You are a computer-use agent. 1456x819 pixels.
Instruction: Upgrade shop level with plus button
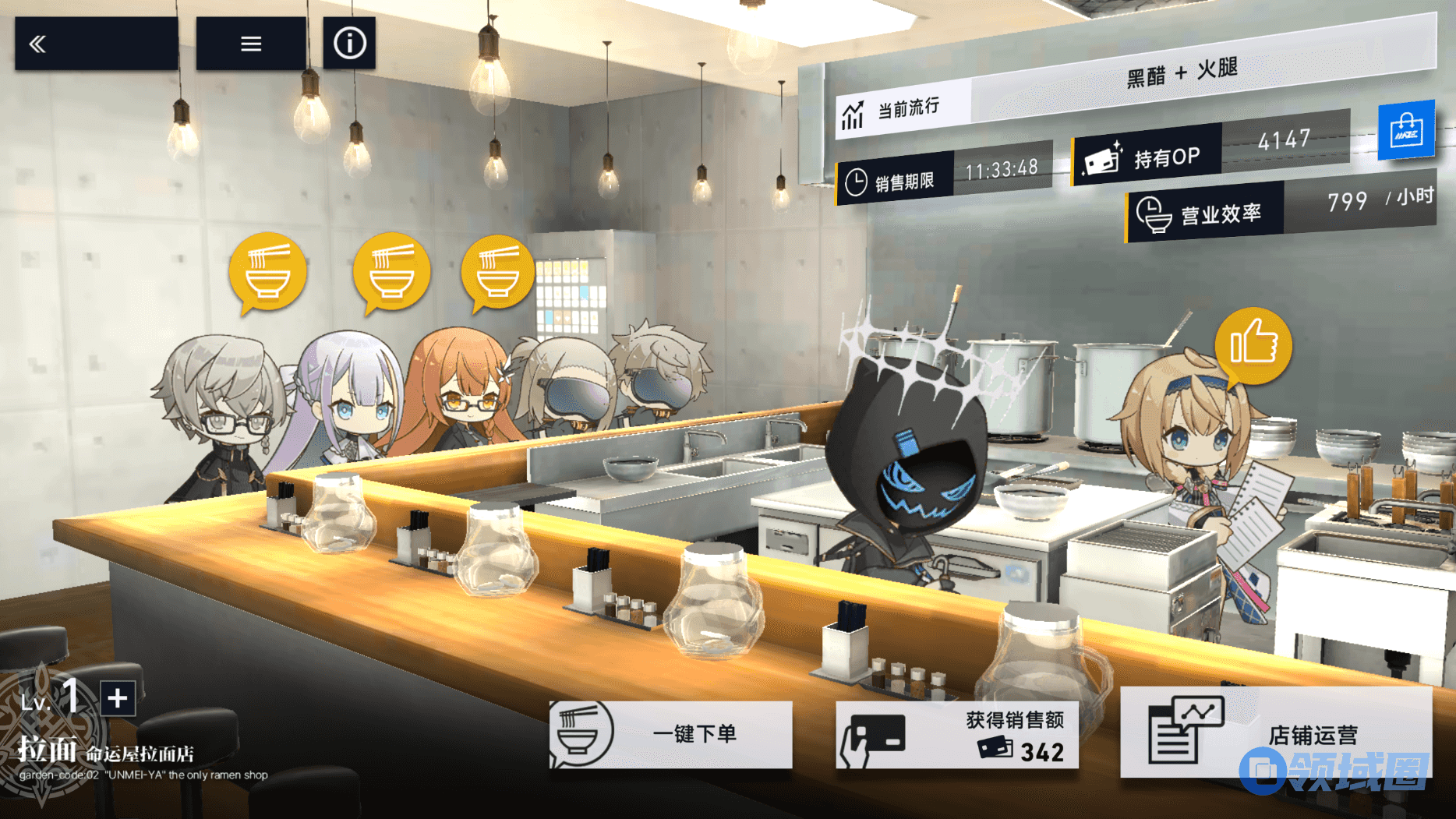[x=118, y=697]
